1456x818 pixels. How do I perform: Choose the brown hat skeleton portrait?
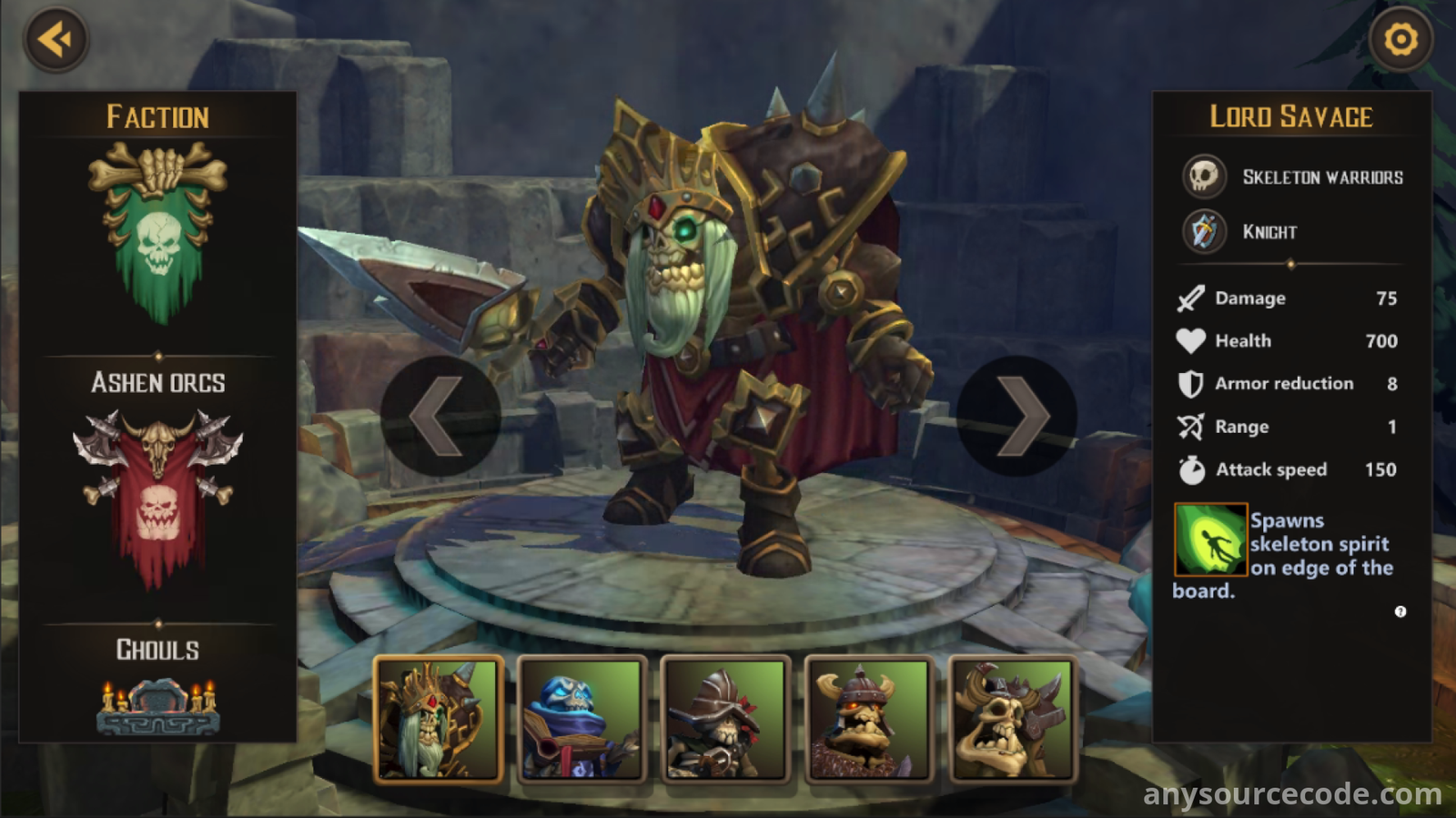tap(725, 719)
